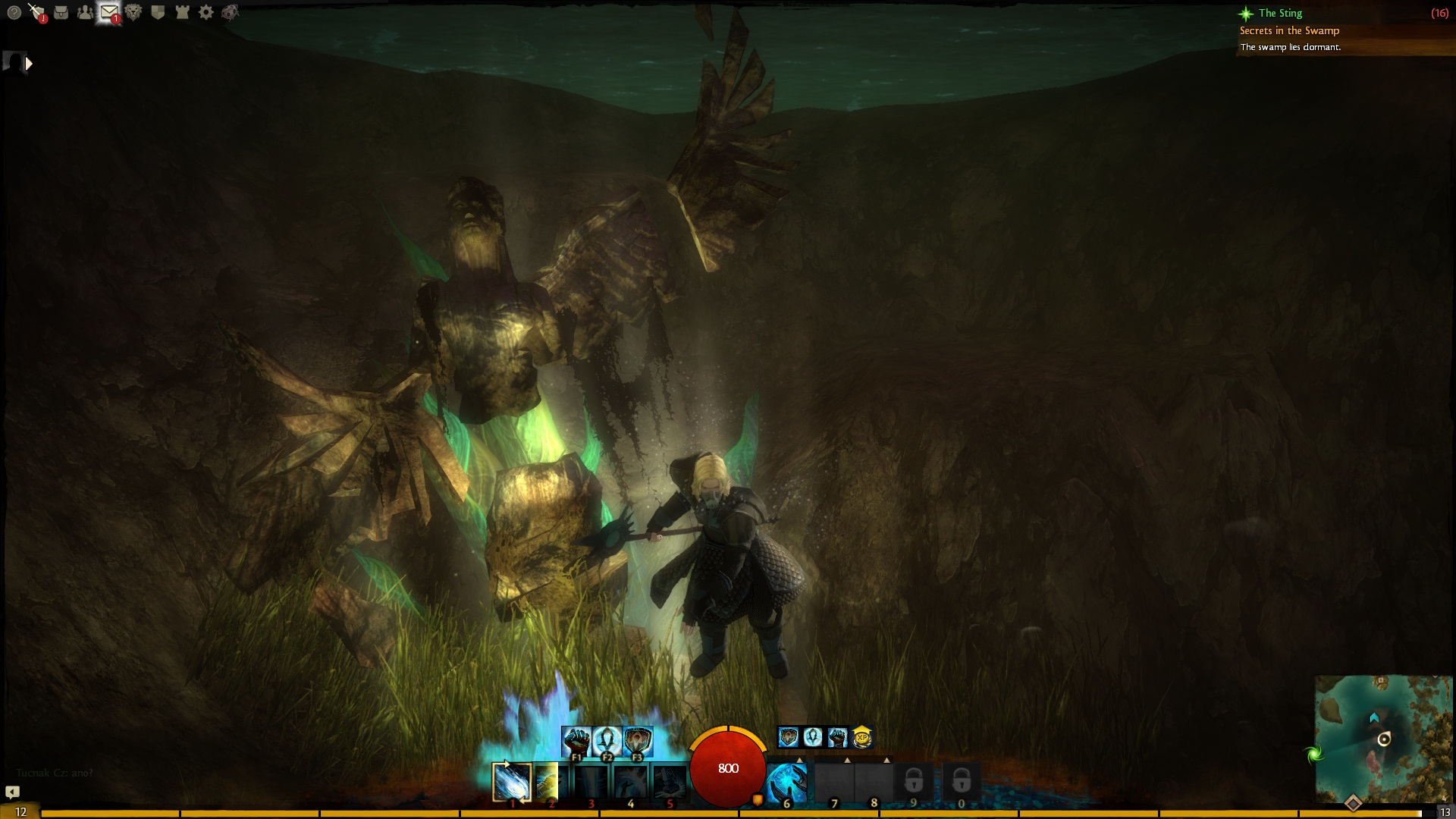
Task: Select The Sting story objective tracker
Action: pyautogui.click(x=1280, y=13)
